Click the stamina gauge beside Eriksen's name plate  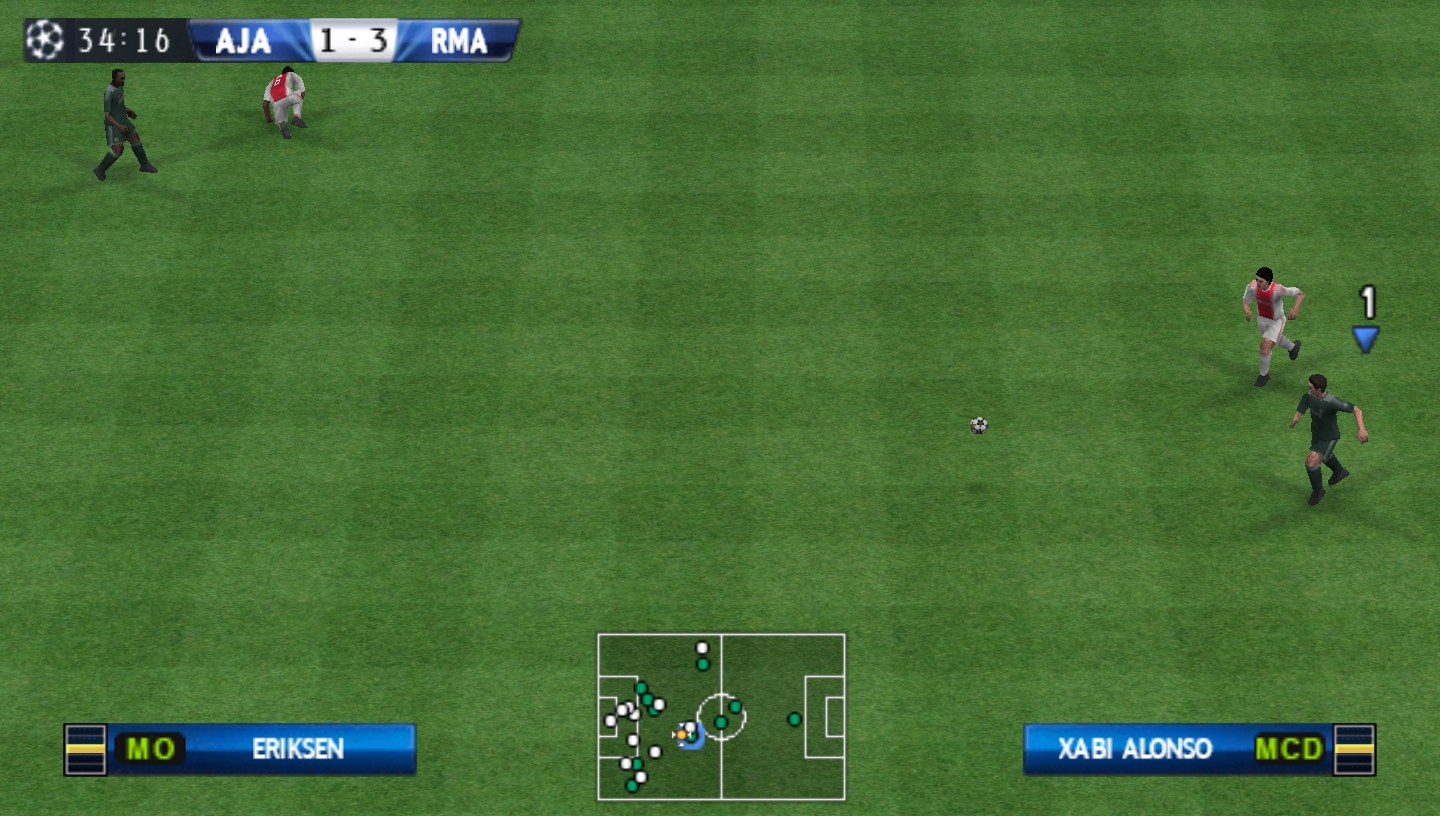(x=85, y=748)
